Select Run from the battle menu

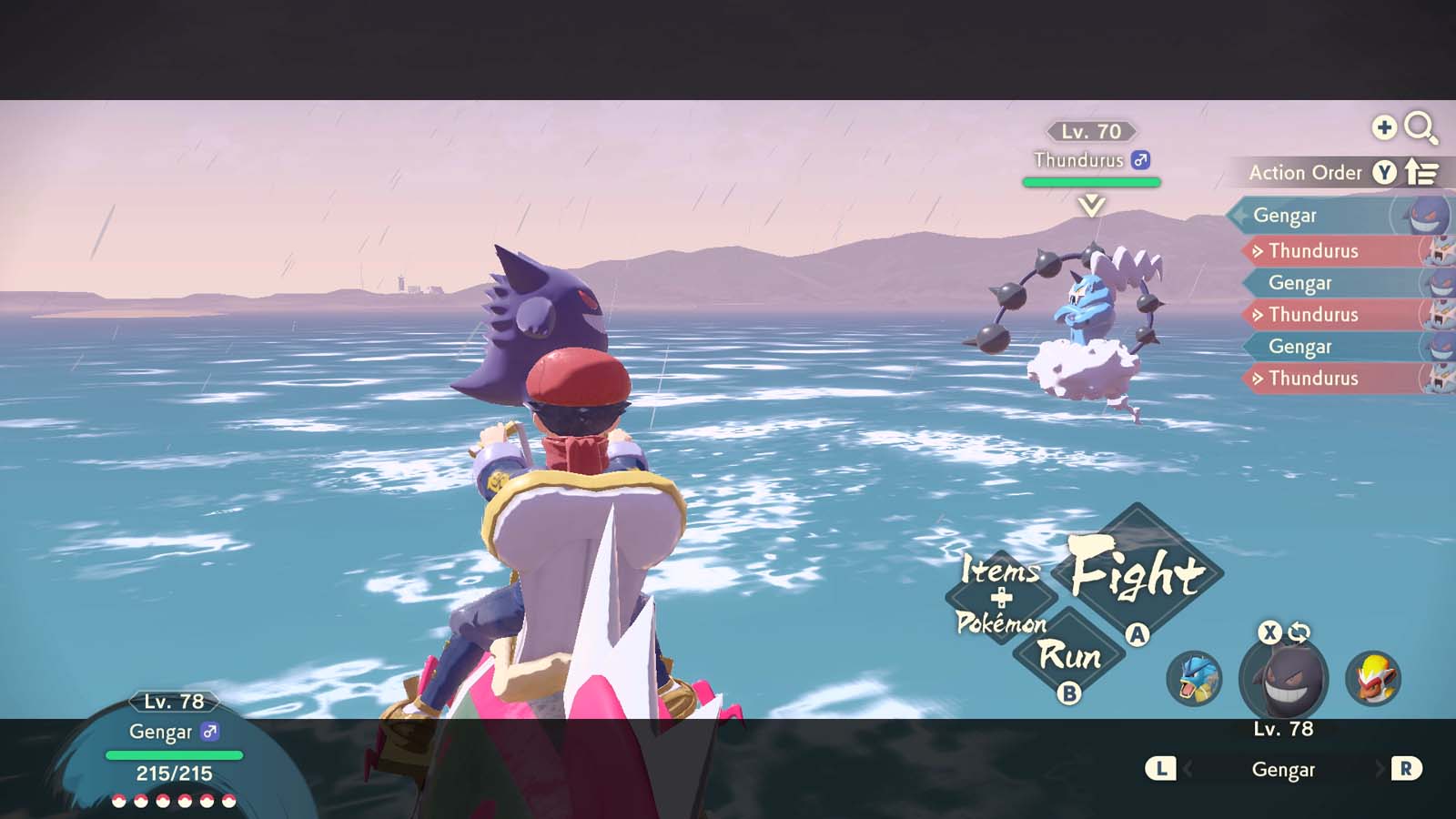click(1072, 655)
